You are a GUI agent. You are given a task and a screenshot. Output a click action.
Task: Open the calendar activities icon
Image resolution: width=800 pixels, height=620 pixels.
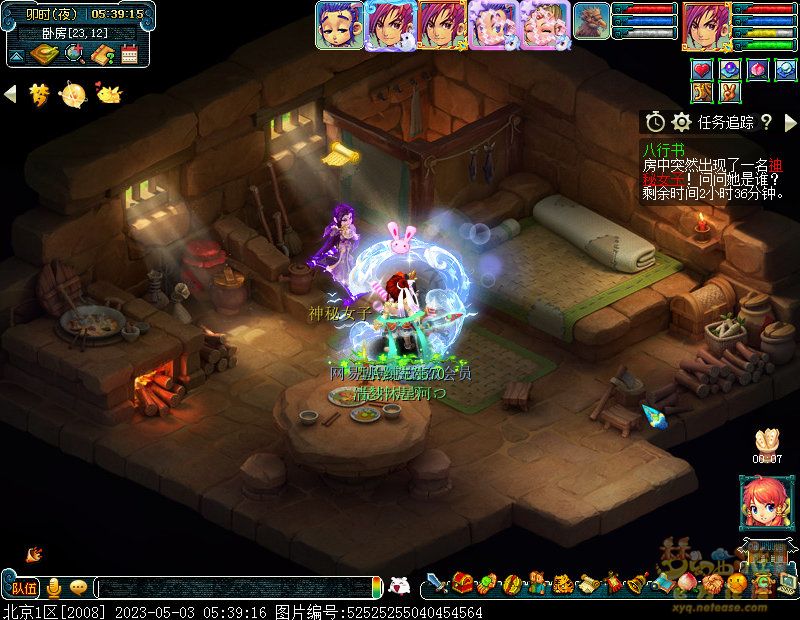129,55
